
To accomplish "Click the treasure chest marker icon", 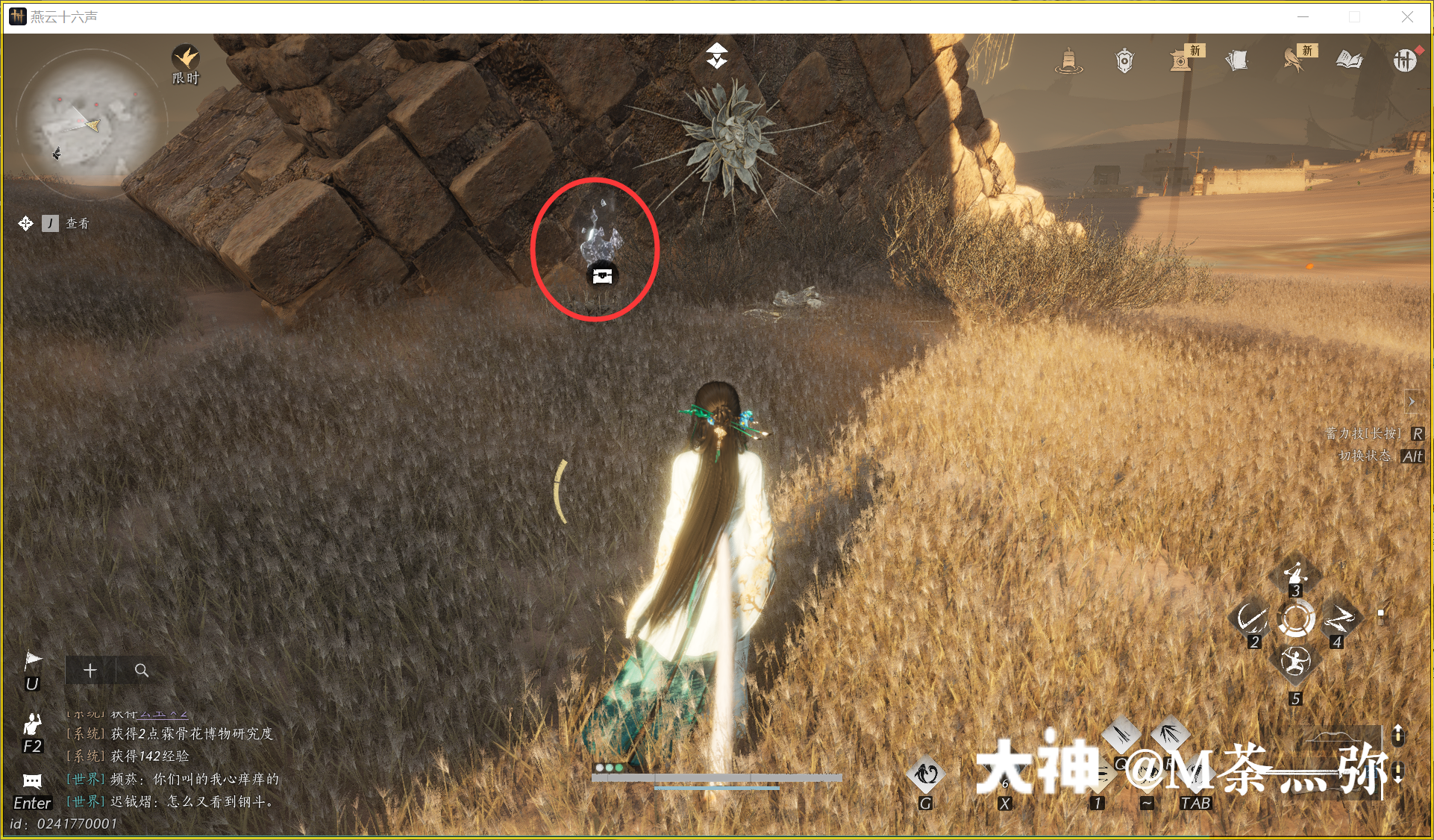I will coord(602,276).
